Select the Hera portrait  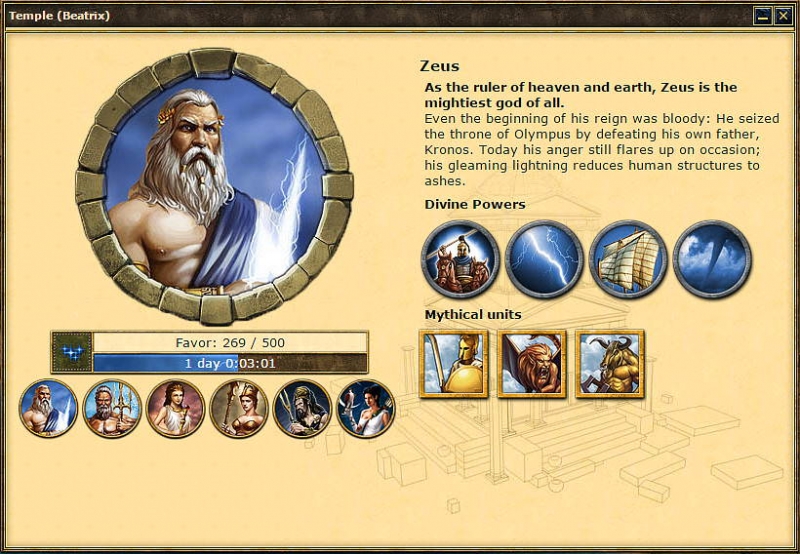(x=175, y=408)
